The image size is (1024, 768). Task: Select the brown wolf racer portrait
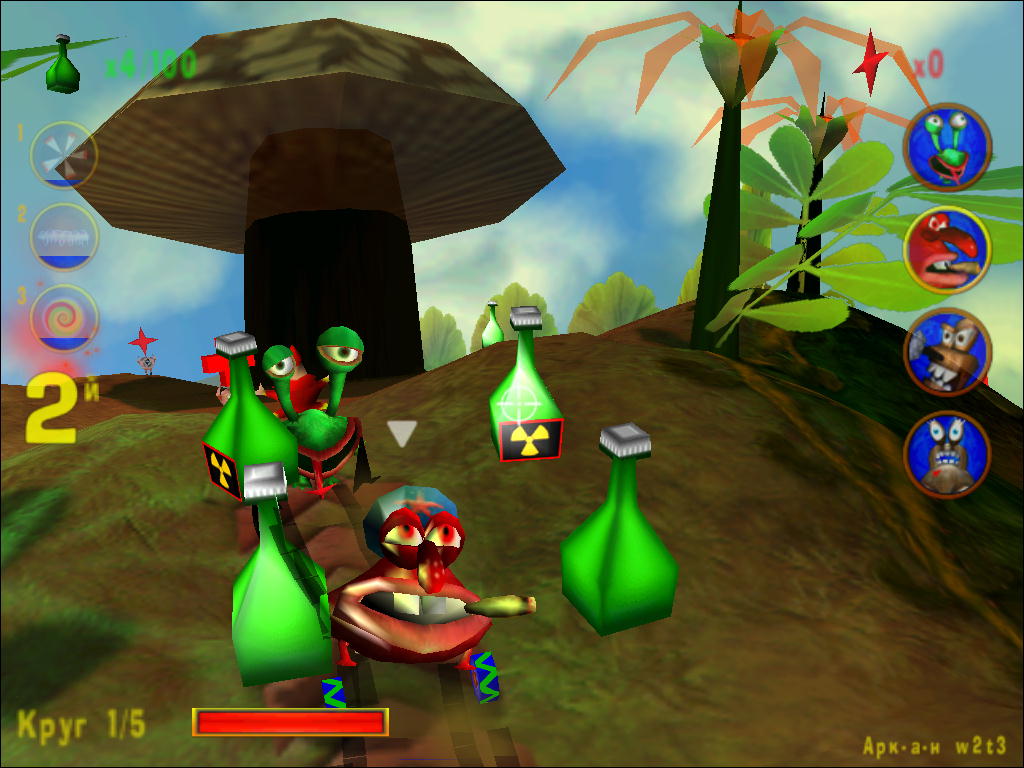947,352
